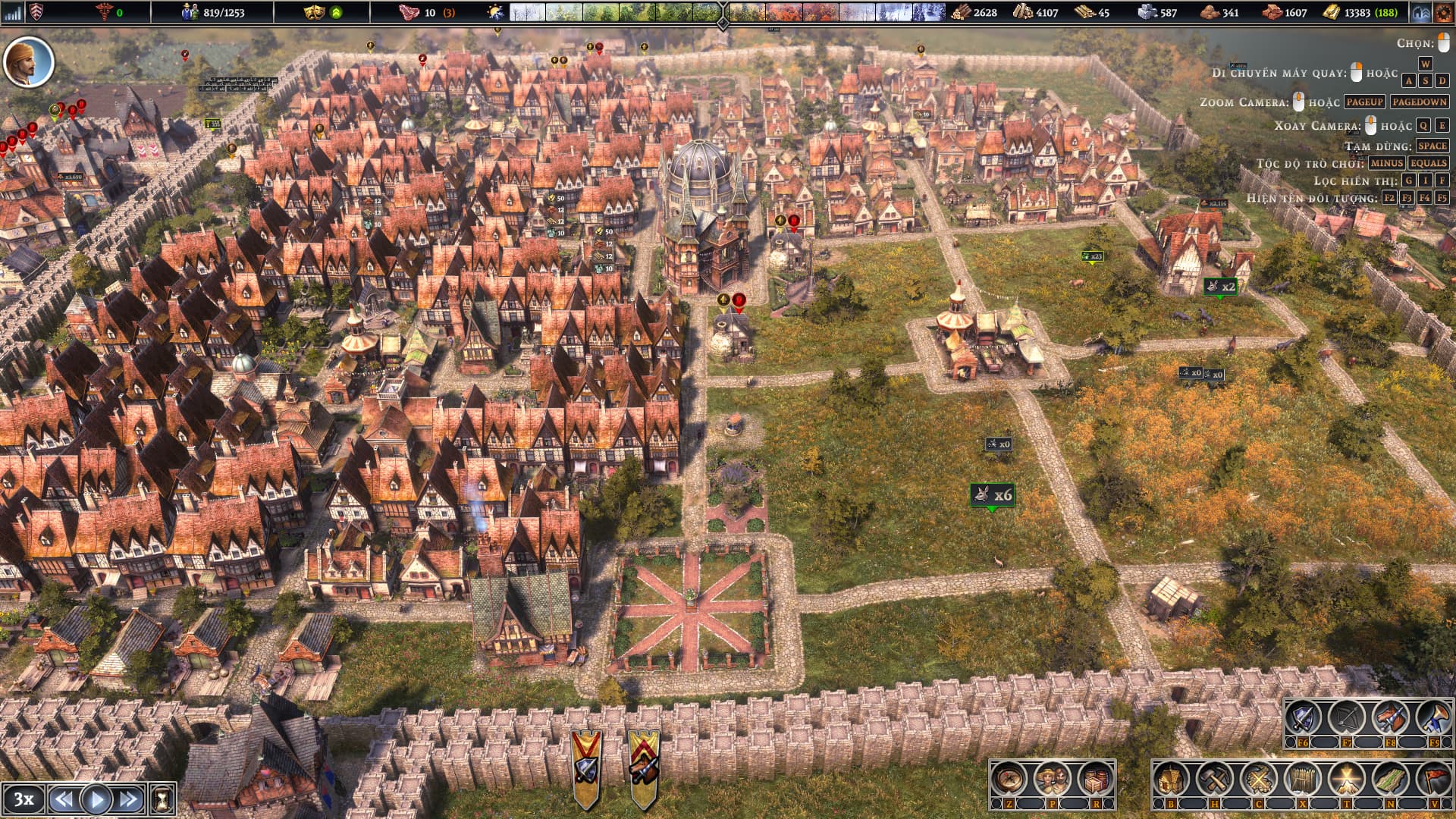Slow down the game speed

pos(64,799)
